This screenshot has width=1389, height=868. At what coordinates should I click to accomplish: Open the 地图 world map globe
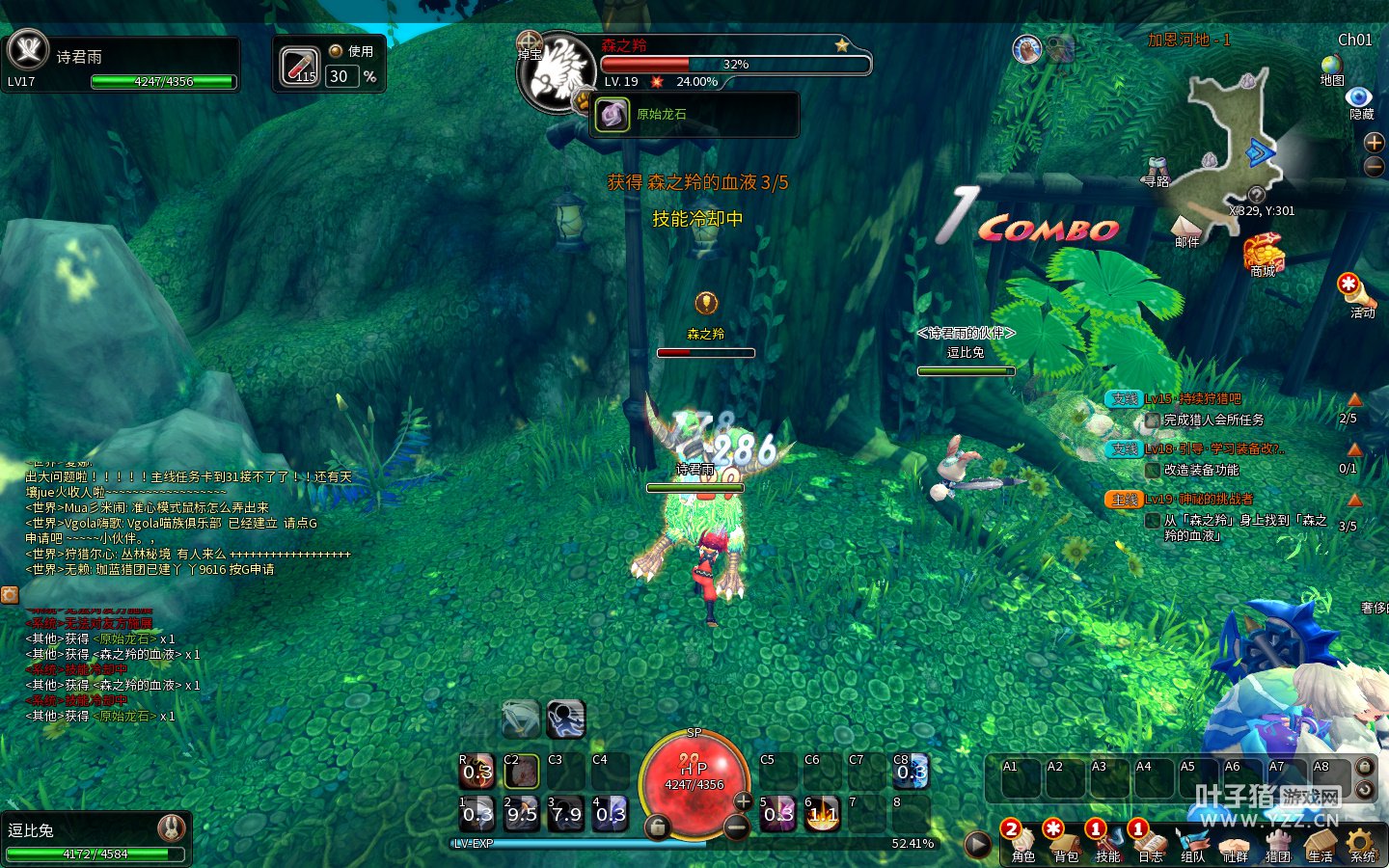point(1331,66)
